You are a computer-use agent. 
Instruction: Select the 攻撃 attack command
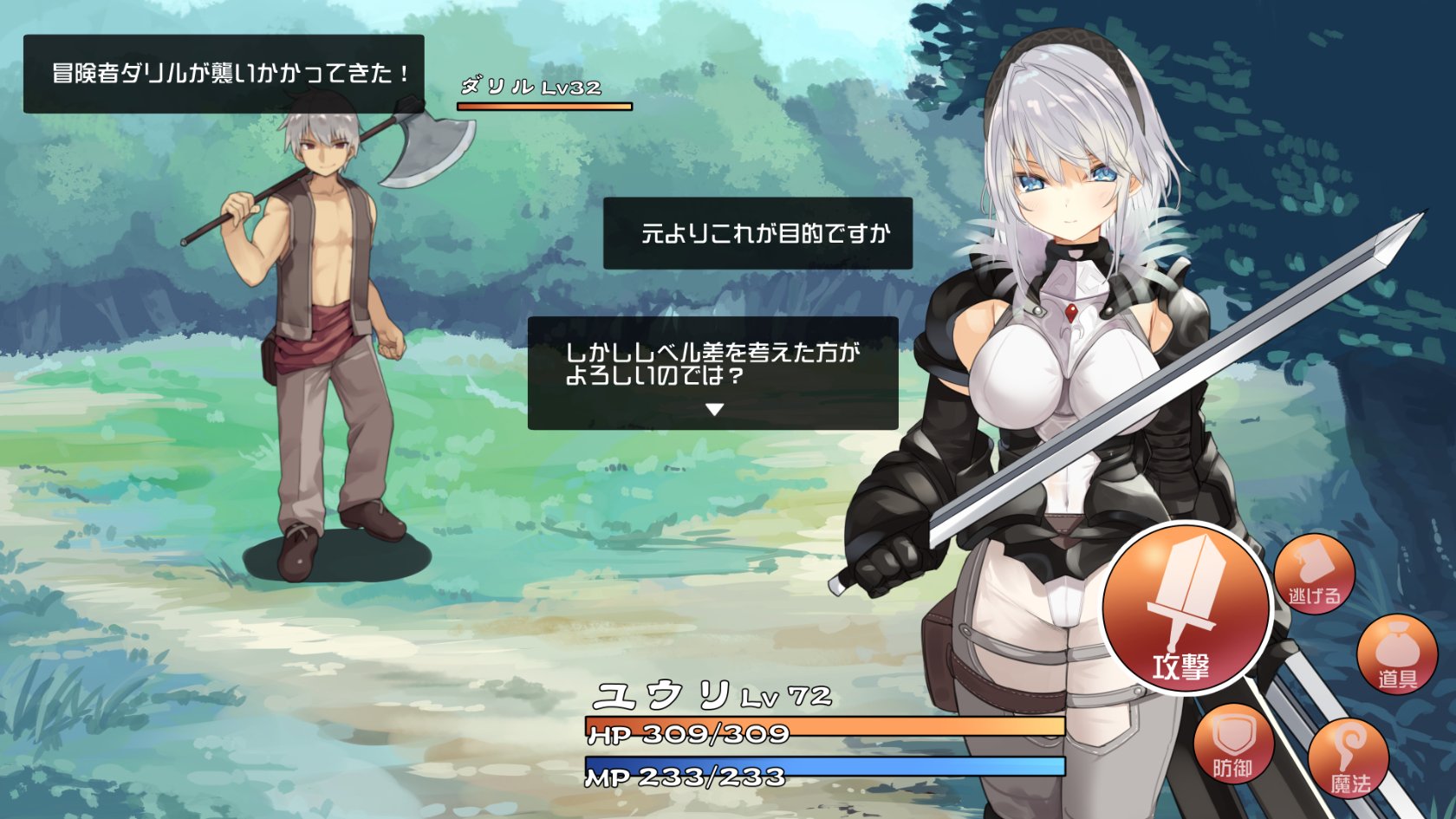(1185, 608)
